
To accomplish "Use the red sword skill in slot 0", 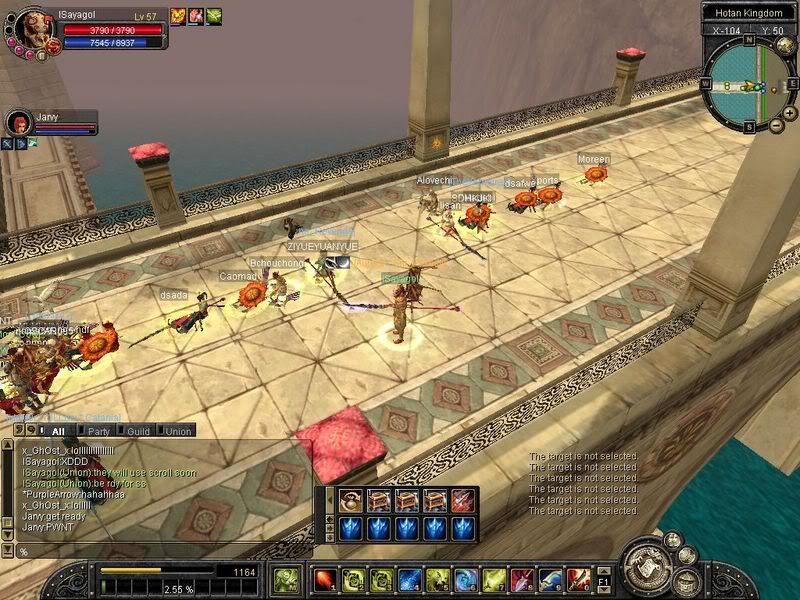I will [x=579, y=579].
